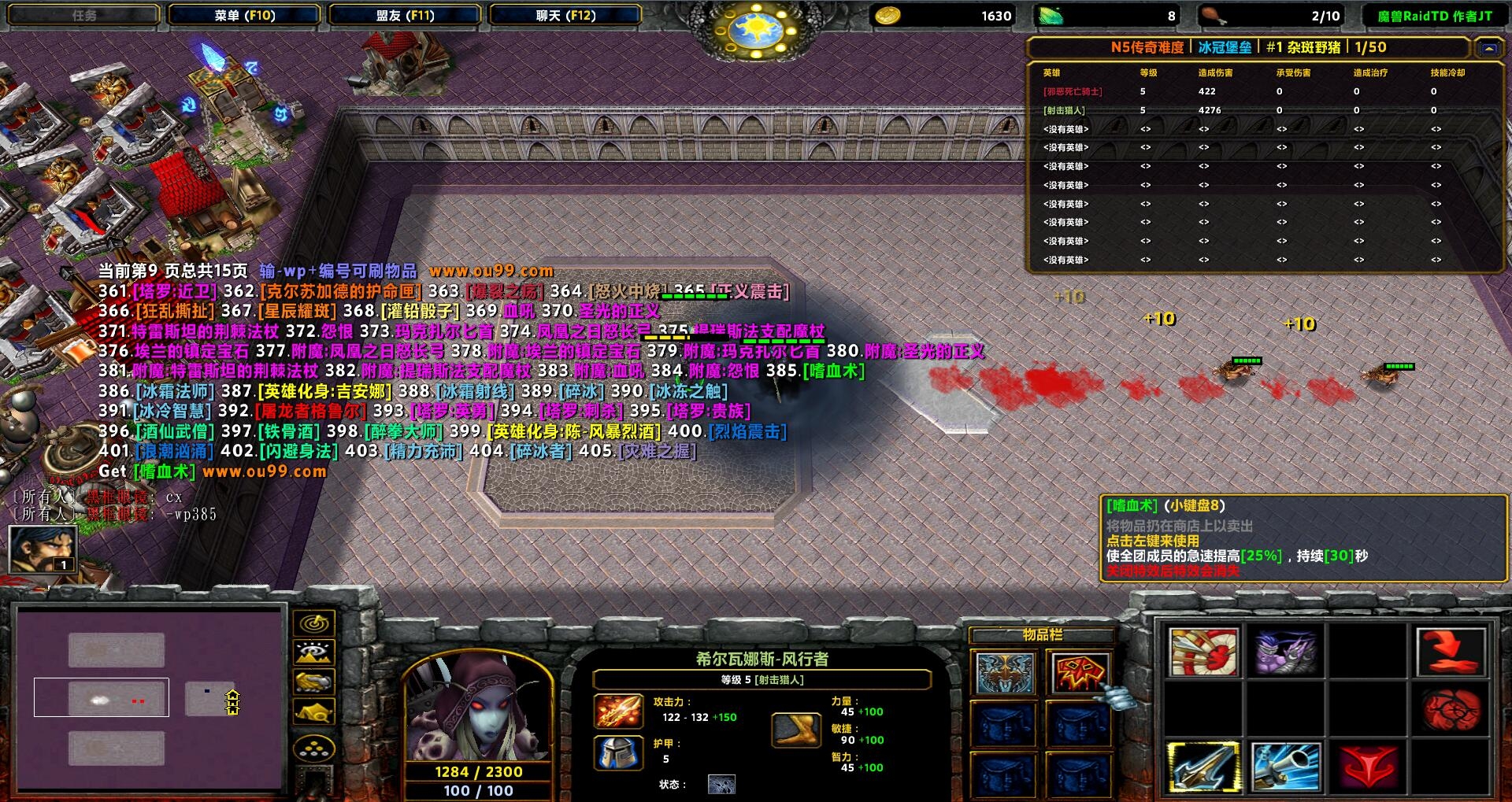Viewport: 1512px width, 802px height.
Task: Use the red Horde skull Bloodlust item
Action: [x=1080, y=674]
